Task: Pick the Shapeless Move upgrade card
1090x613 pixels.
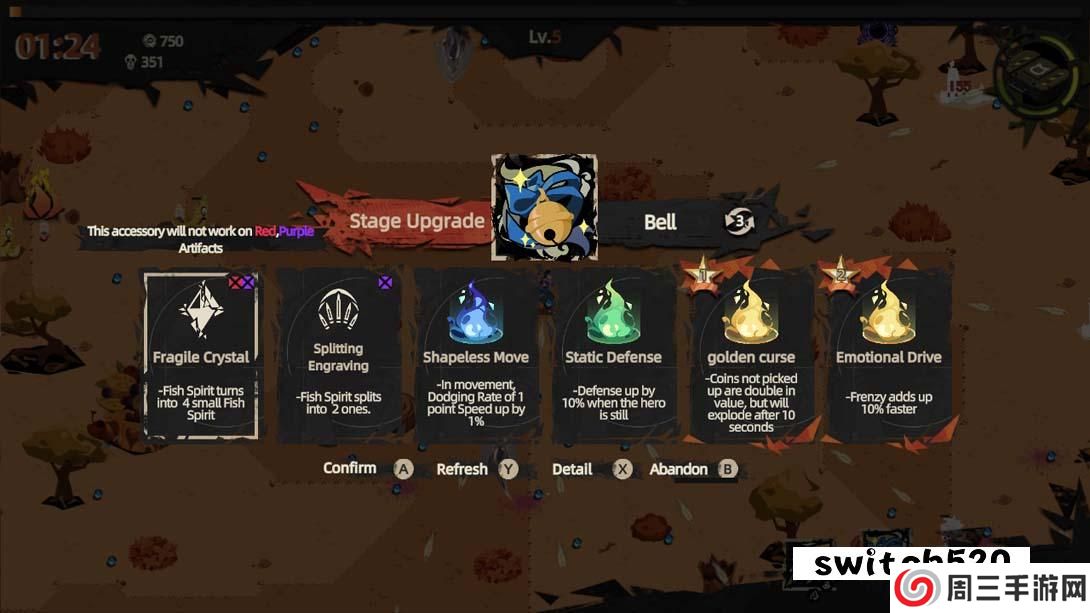Action: 476,355
